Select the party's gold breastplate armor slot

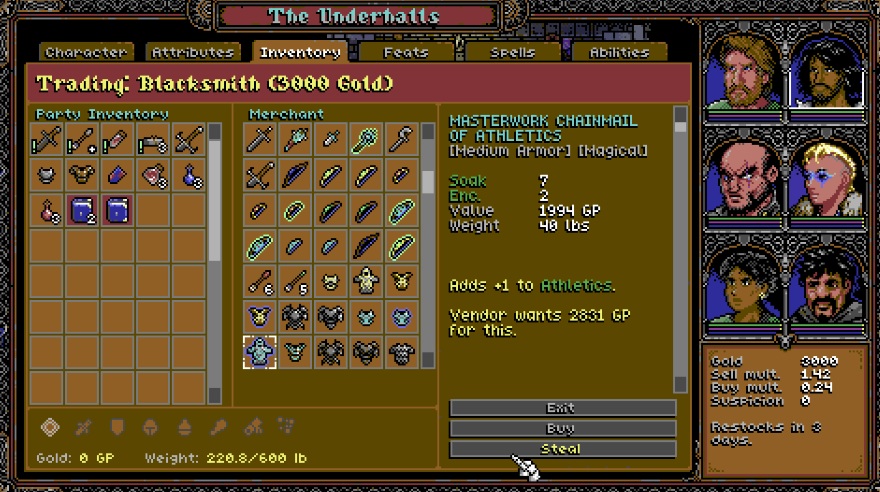[82, 176]
